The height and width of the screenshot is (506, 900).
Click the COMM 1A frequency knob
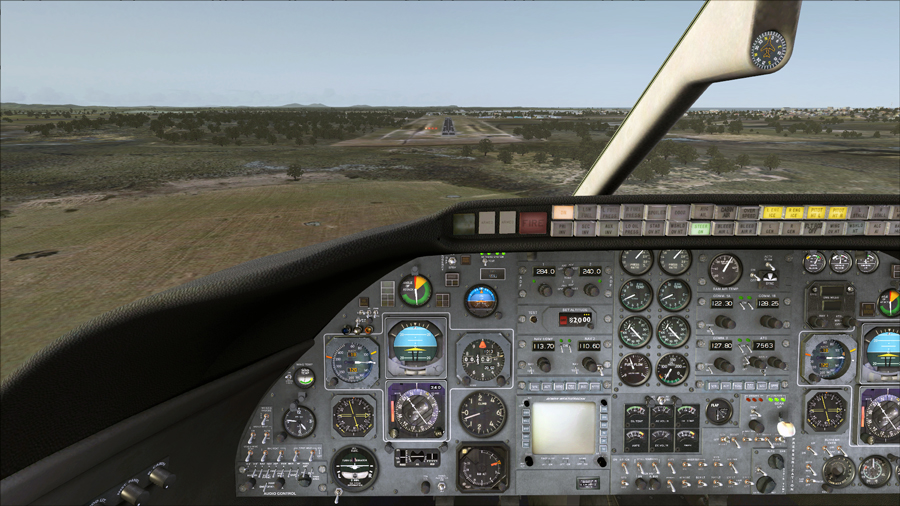[723, 322]
